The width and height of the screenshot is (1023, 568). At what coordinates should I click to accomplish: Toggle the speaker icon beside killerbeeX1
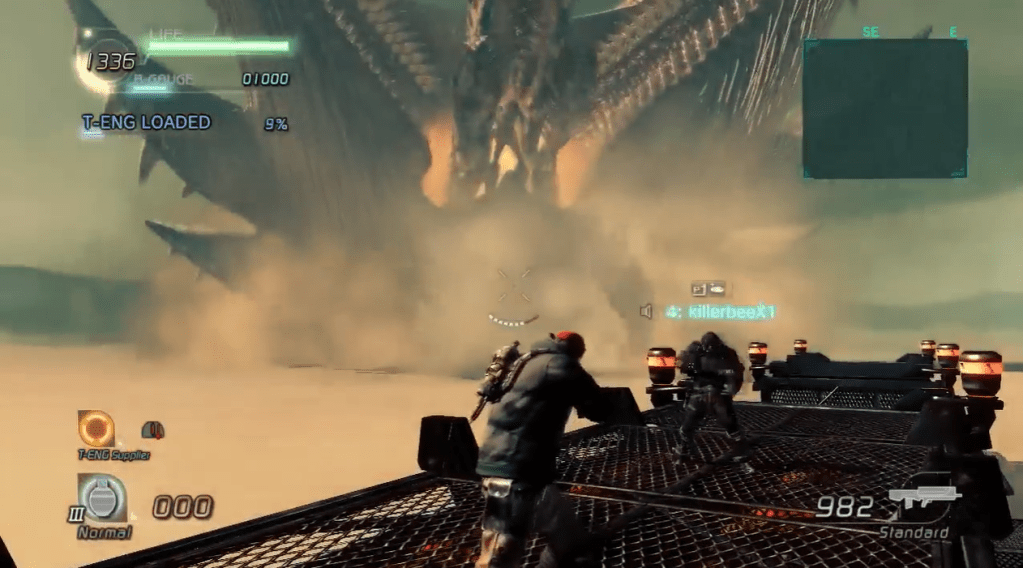point(646,312)
